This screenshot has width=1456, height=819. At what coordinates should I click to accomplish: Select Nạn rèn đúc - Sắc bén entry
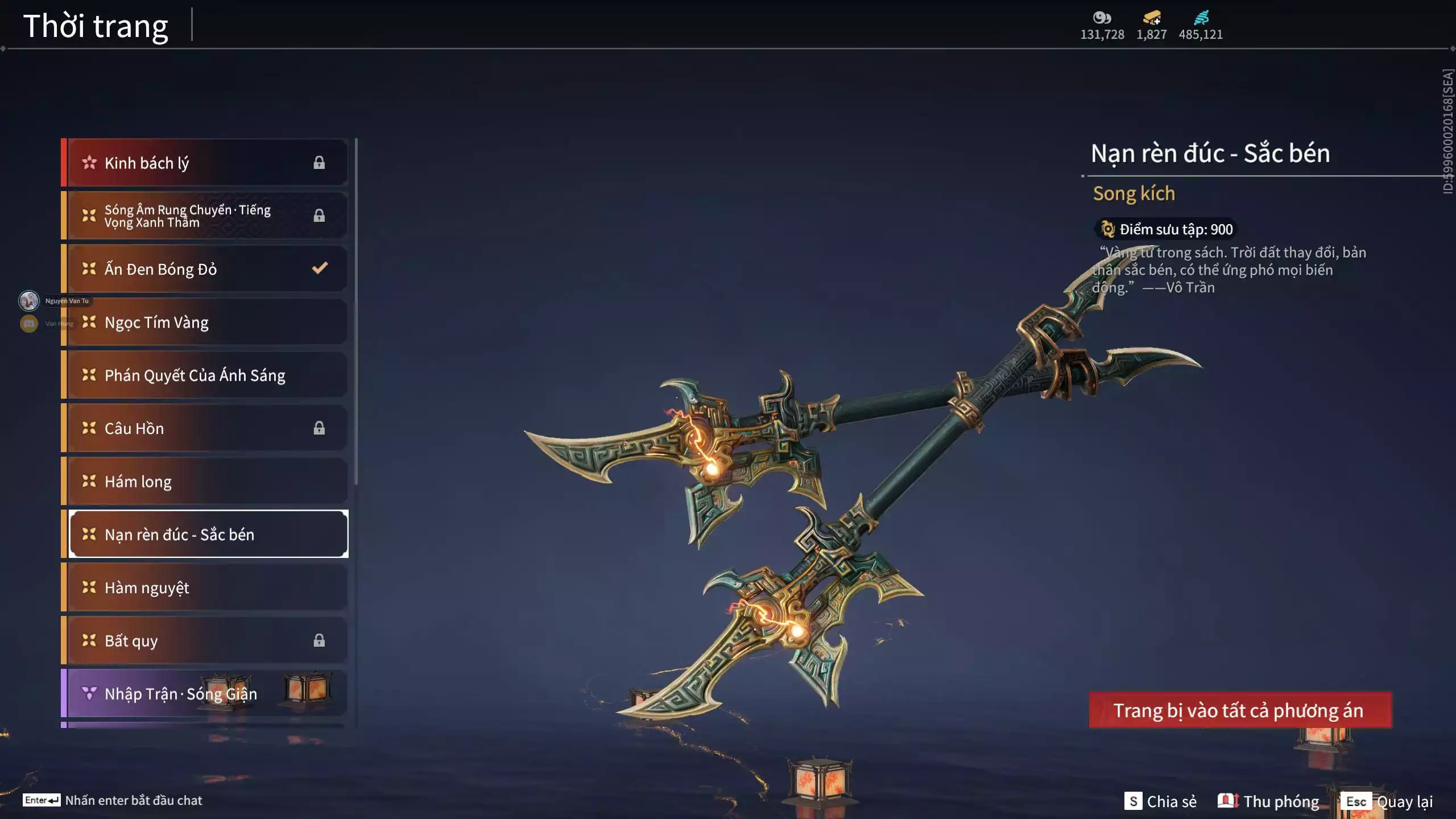point(208,534)
